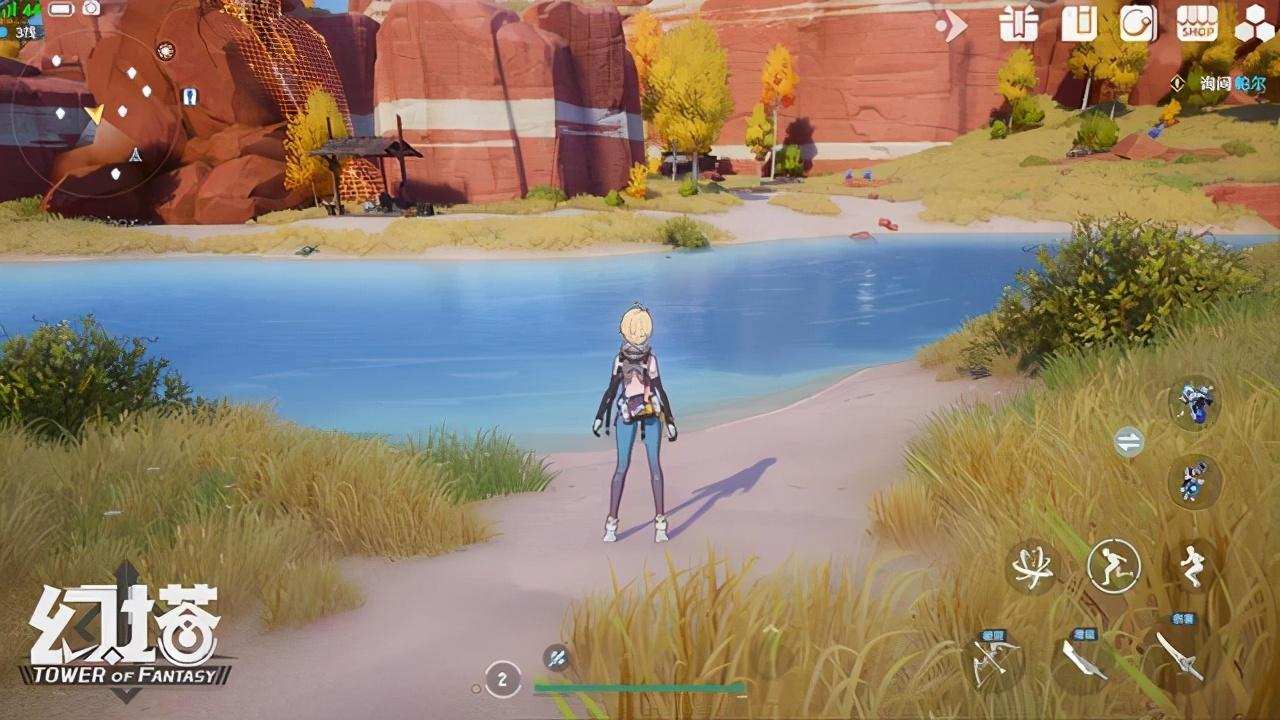Tap the swap arrows button
The height and width of the screenshot is (720, 1280).
[1129, 442]
